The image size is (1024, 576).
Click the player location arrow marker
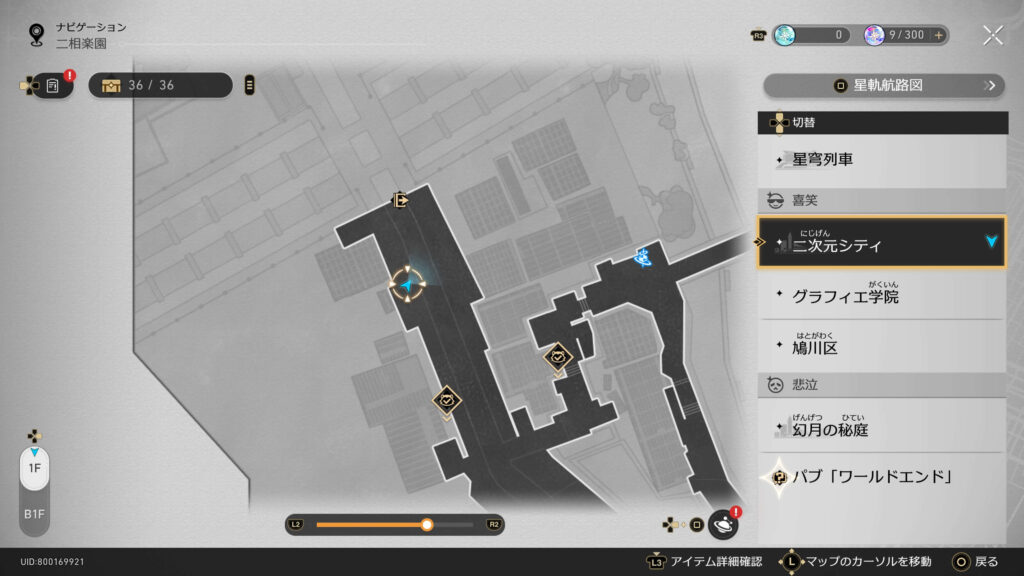[x=408, y=286]
